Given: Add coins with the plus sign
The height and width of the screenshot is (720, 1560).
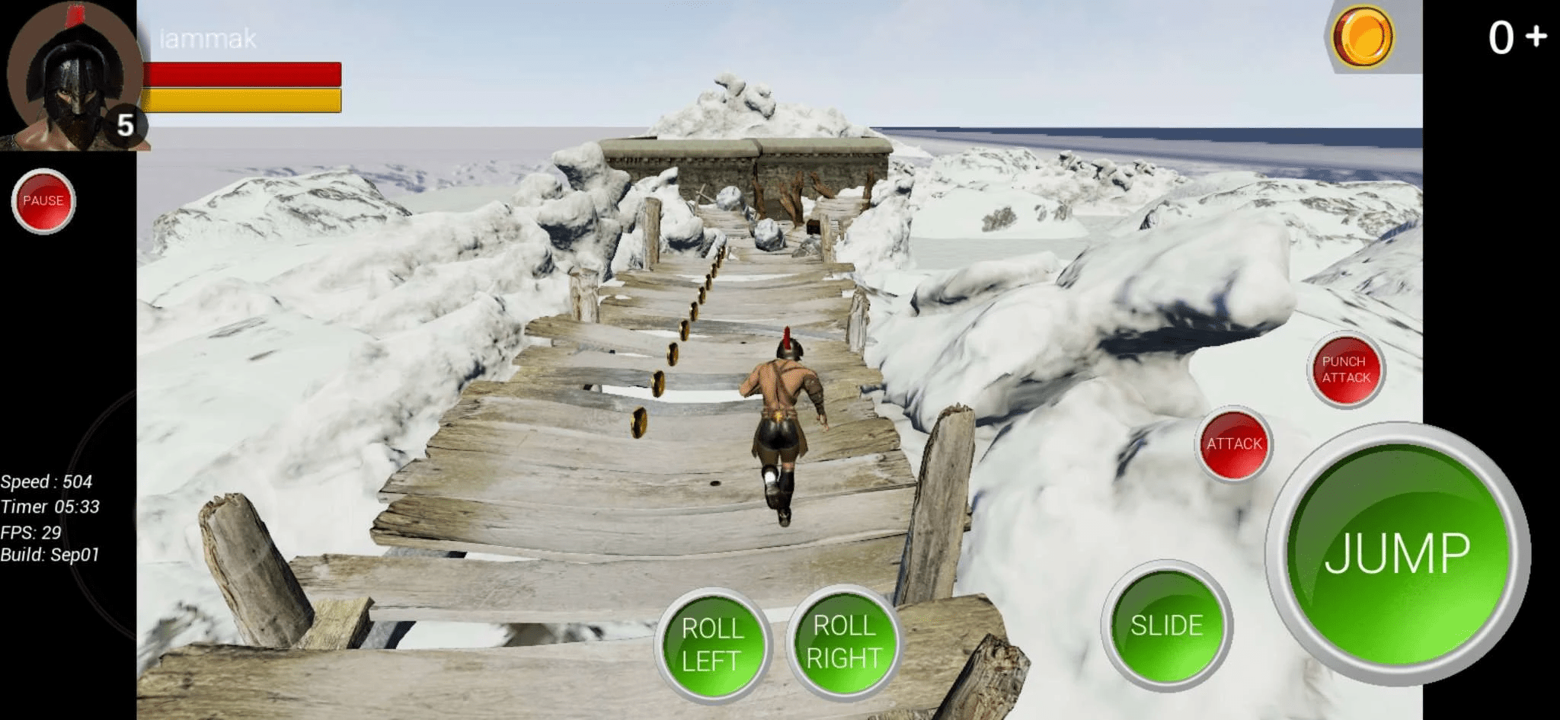Looking at the screenshot, I should [1537, 38].
